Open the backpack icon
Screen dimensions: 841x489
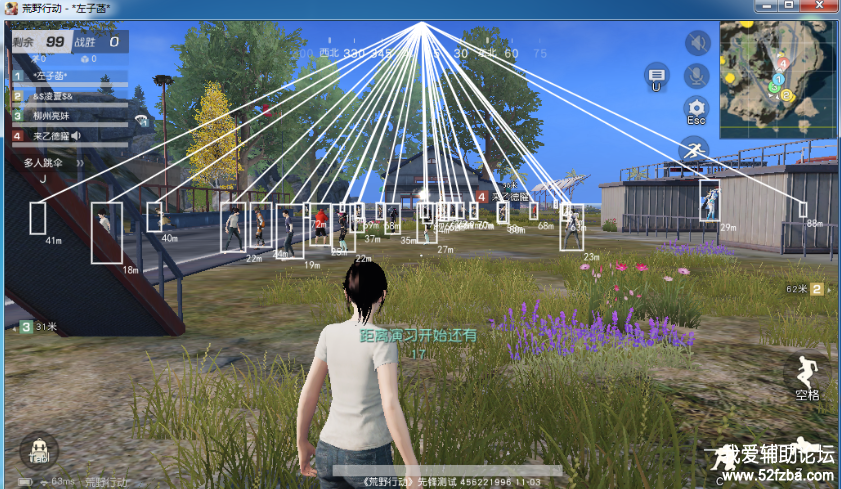(39, 451)
